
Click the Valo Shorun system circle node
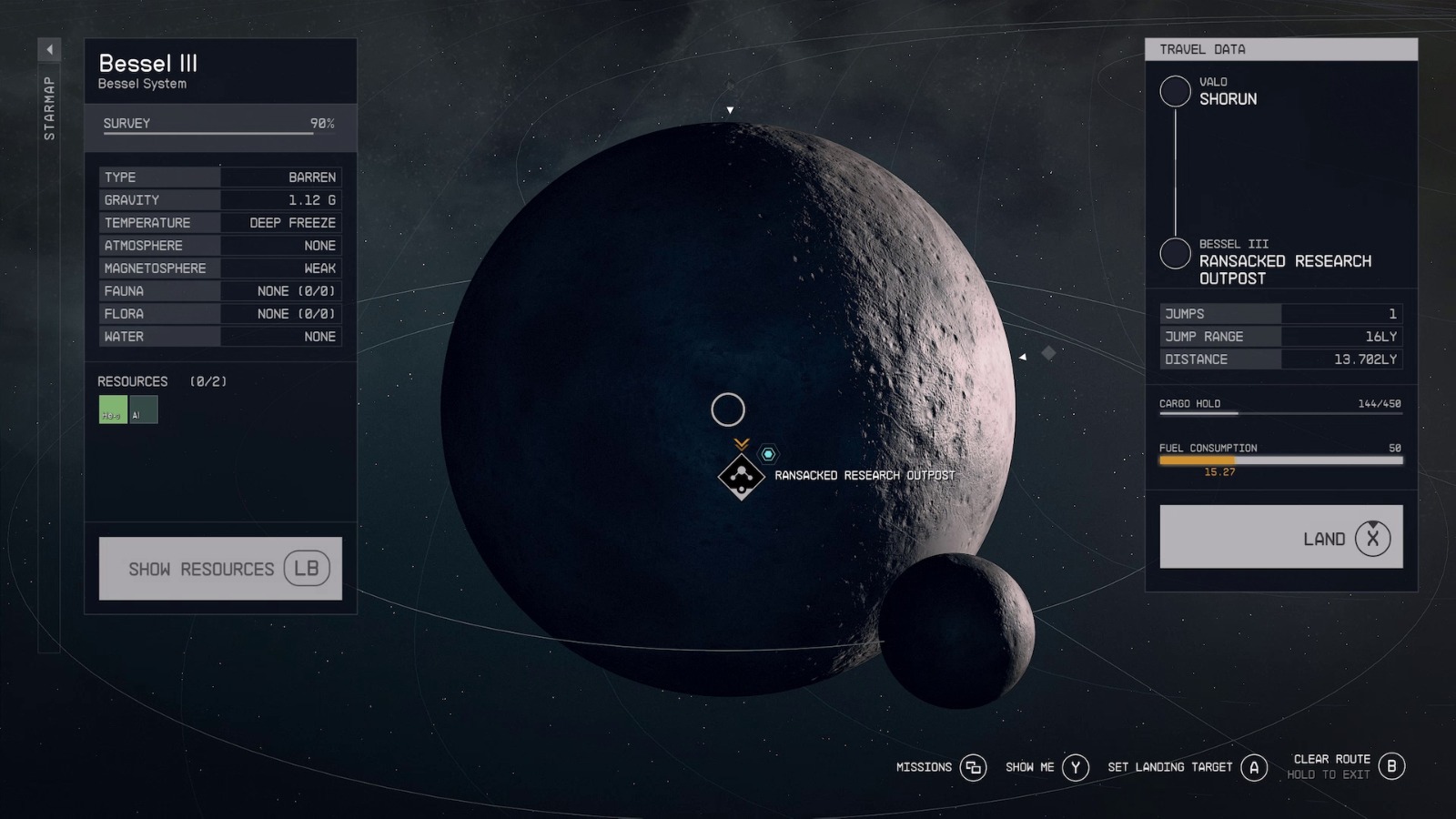1175,91
